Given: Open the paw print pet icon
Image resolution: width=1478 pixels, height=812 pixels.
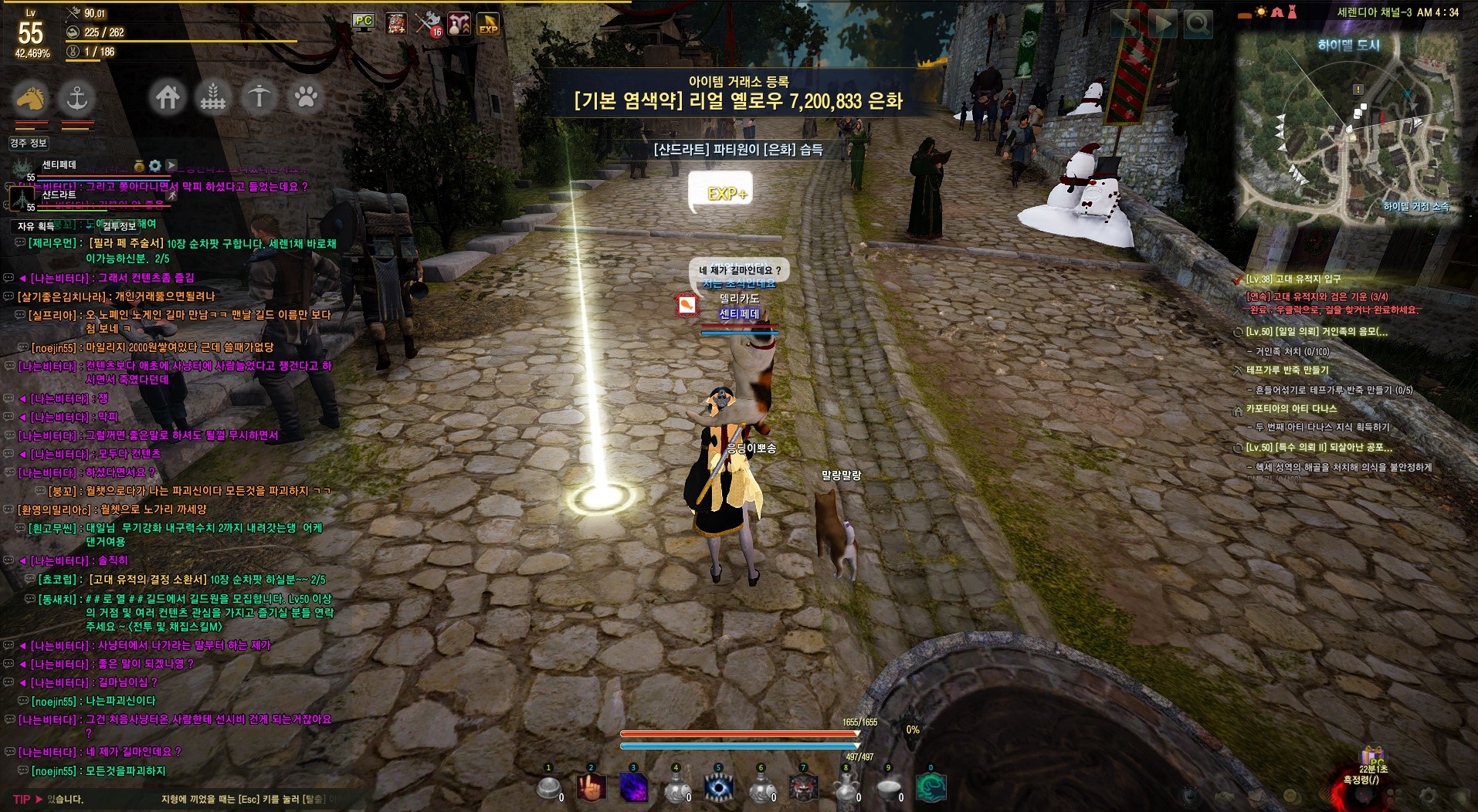Looking at the screenshot, I should pyautogui.click(x=306, y=97).
